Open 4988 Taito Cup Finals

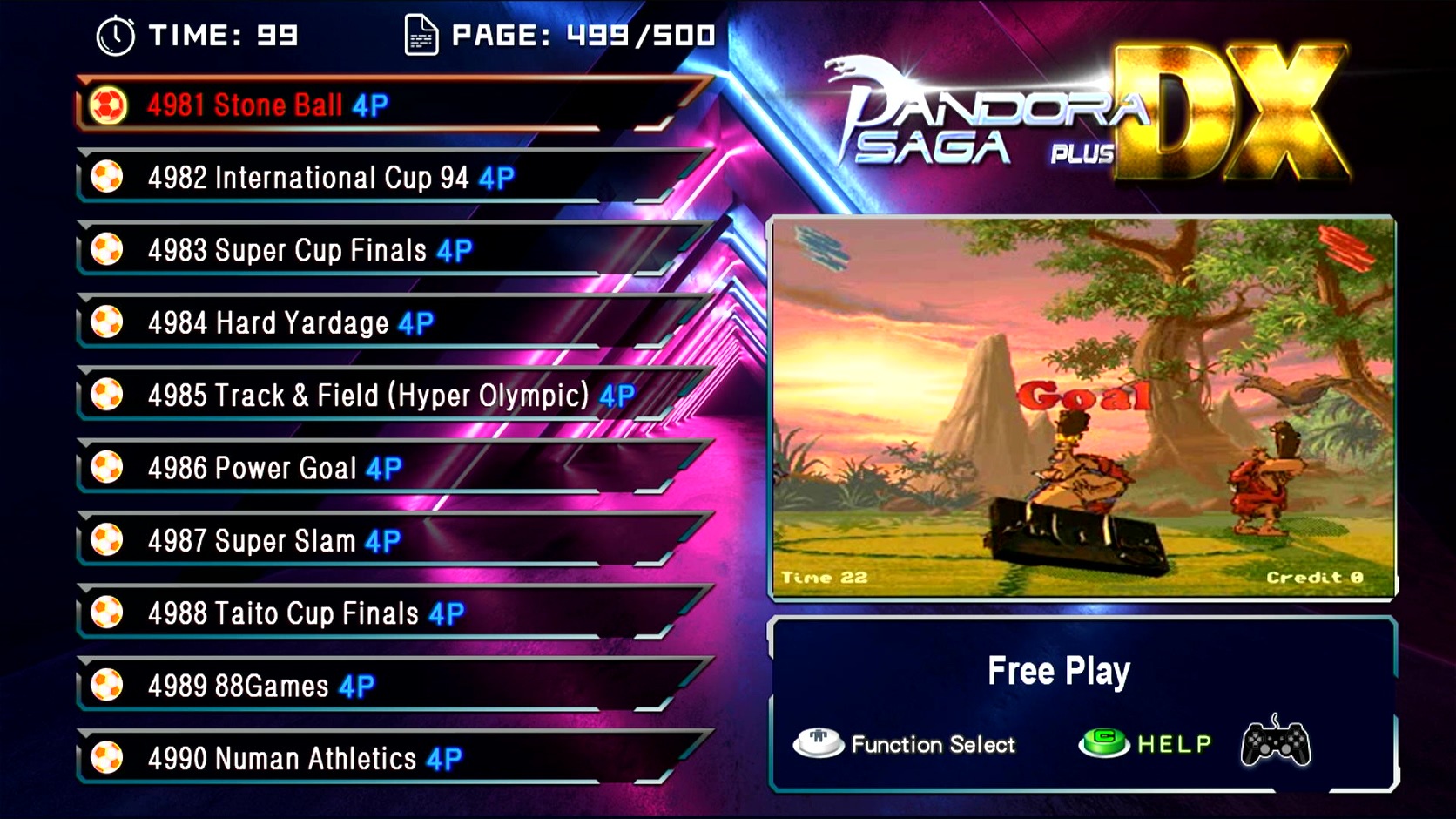(305, 613)
